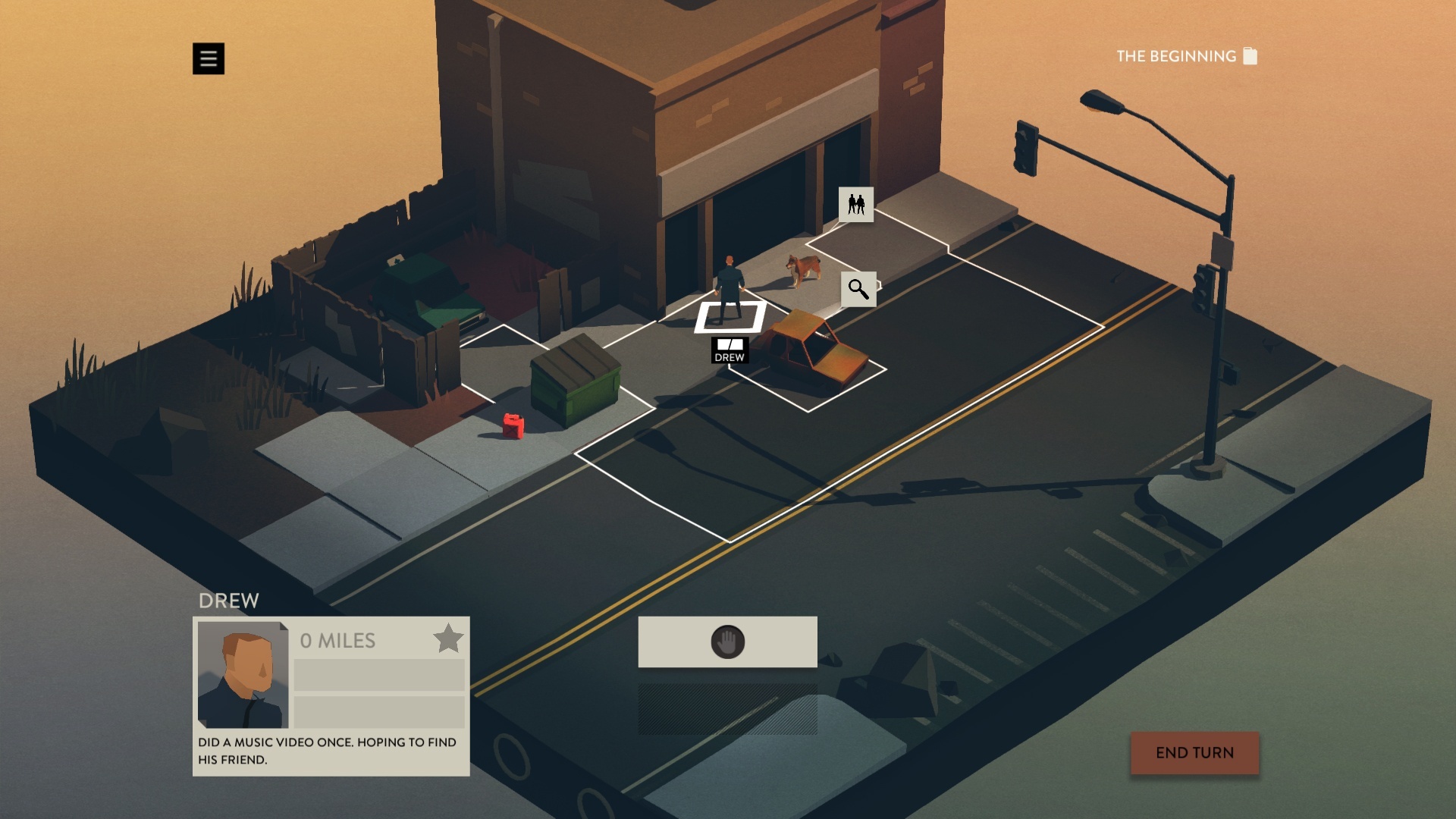Click the gas can icon beside THE BEGINNING
The height and width of the screenshot is (819, 1456).
(1251, 55)
